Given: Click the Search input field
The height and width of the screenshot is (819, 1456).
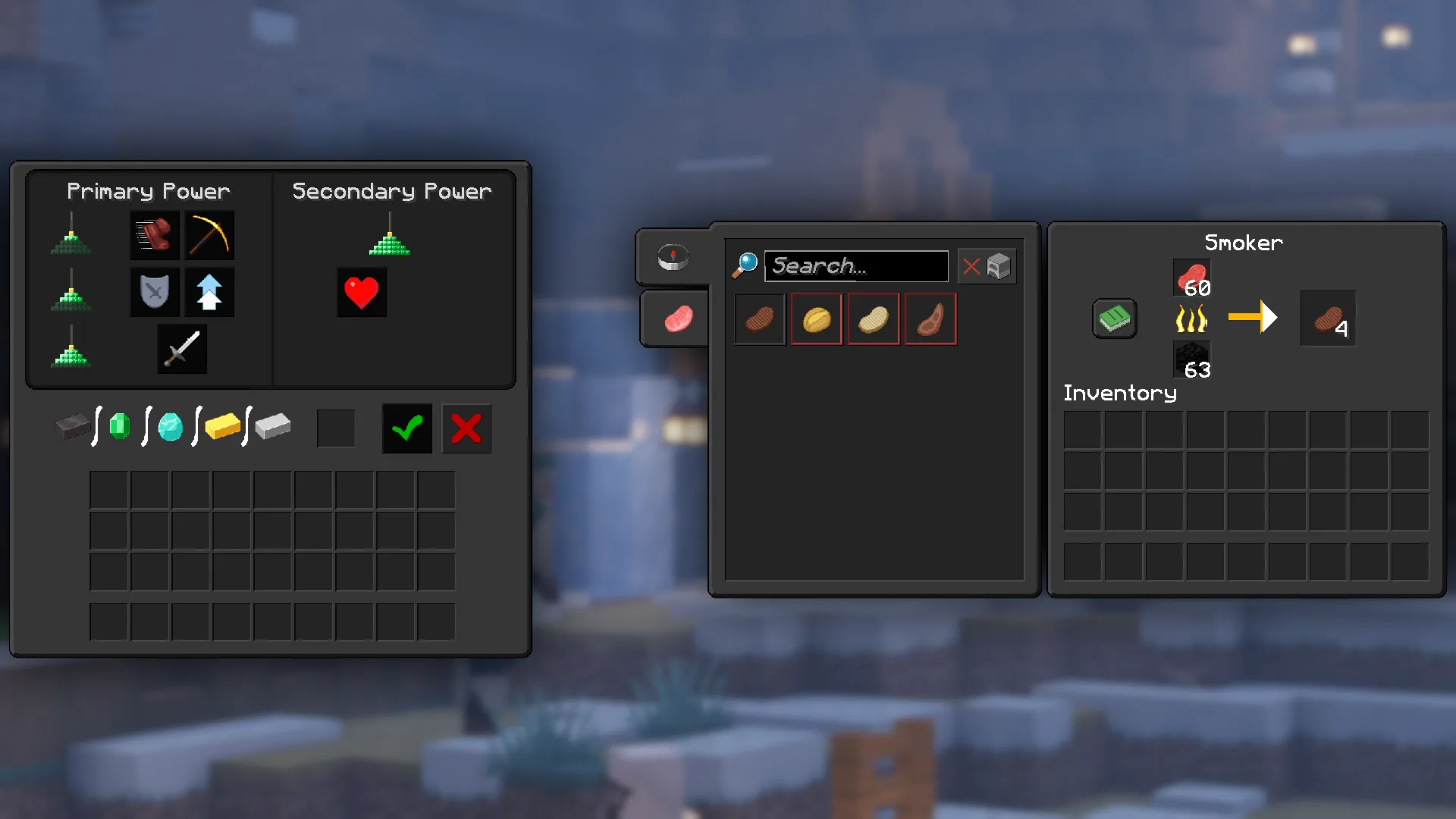Looking at the screenshot, I should (x=855, y=265).
